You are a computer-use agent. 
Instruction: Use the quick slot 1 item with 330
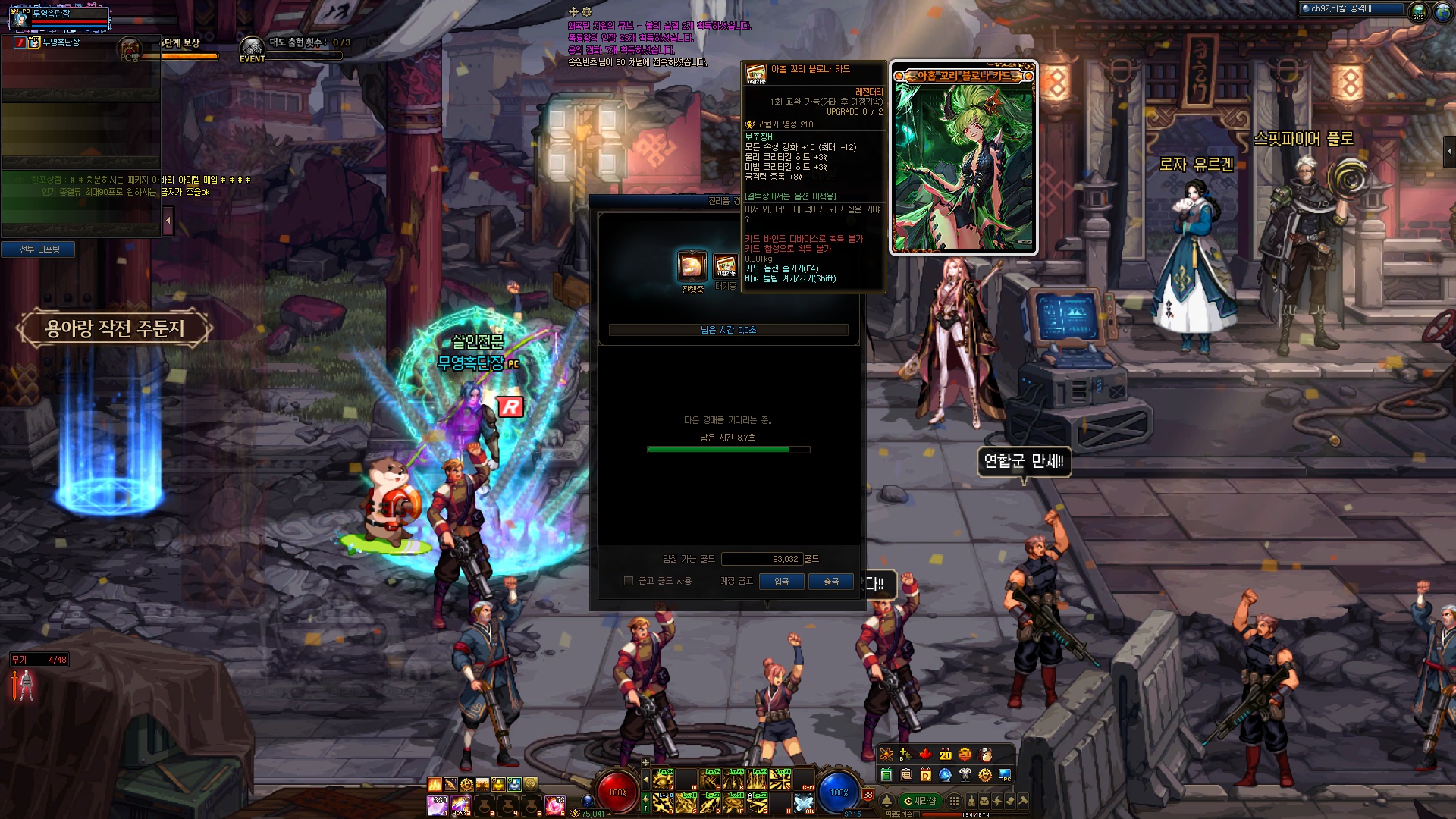pos(438,804)
